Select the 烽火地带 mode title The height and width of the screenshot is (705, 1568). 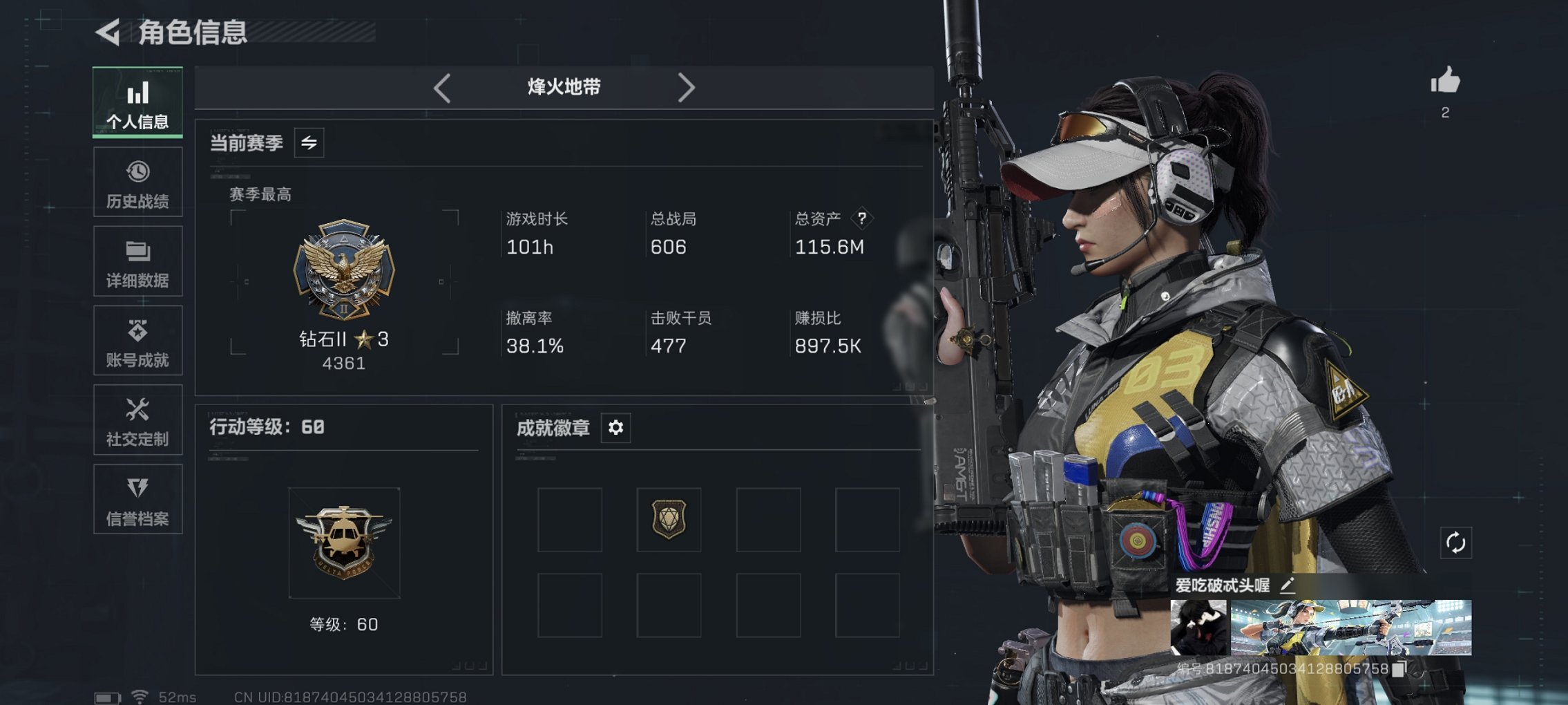click(x=563, y=87)
